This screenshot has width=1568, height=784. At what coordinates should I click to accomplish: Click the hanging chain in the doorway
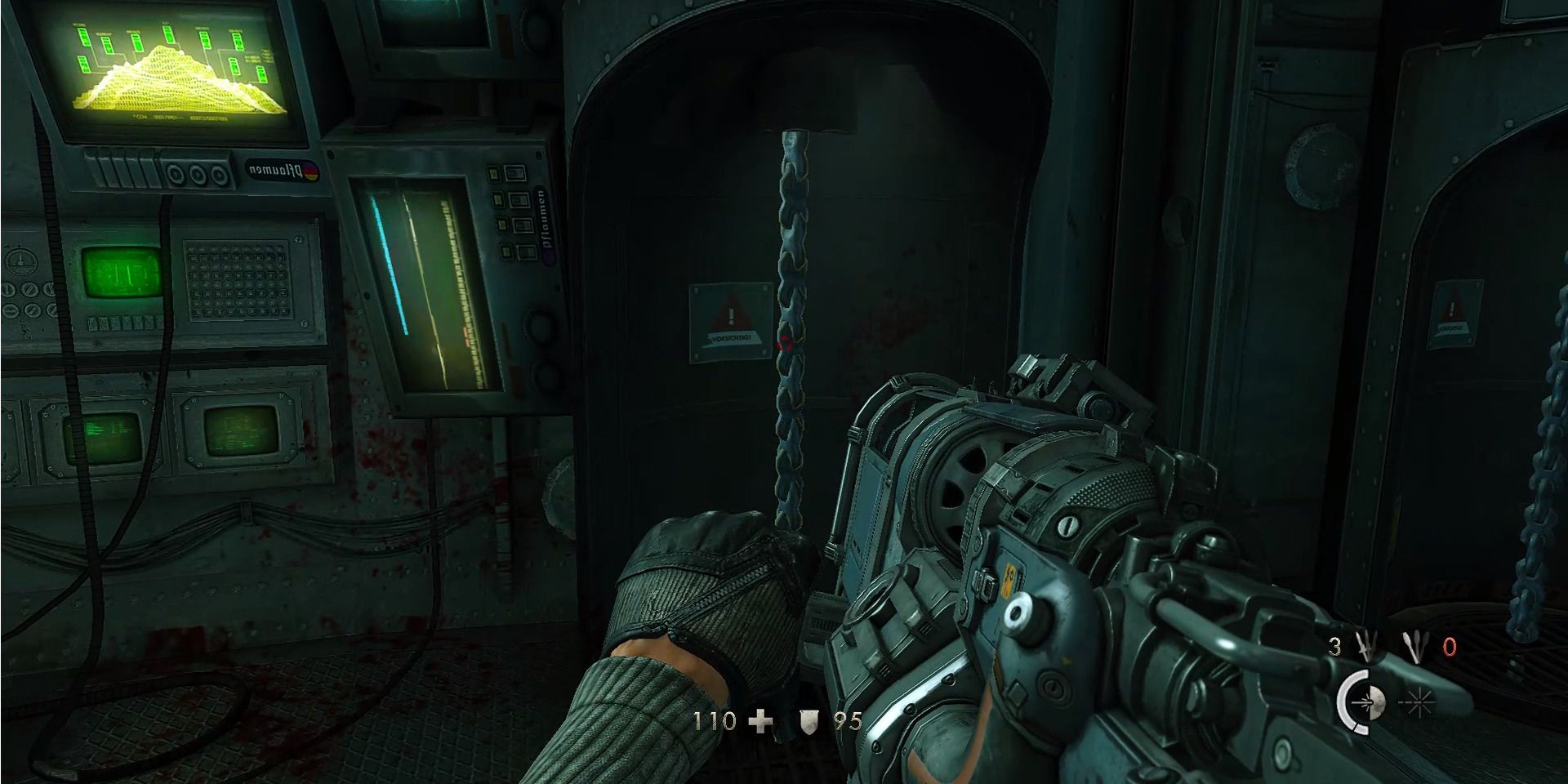(x=791, y=327)
